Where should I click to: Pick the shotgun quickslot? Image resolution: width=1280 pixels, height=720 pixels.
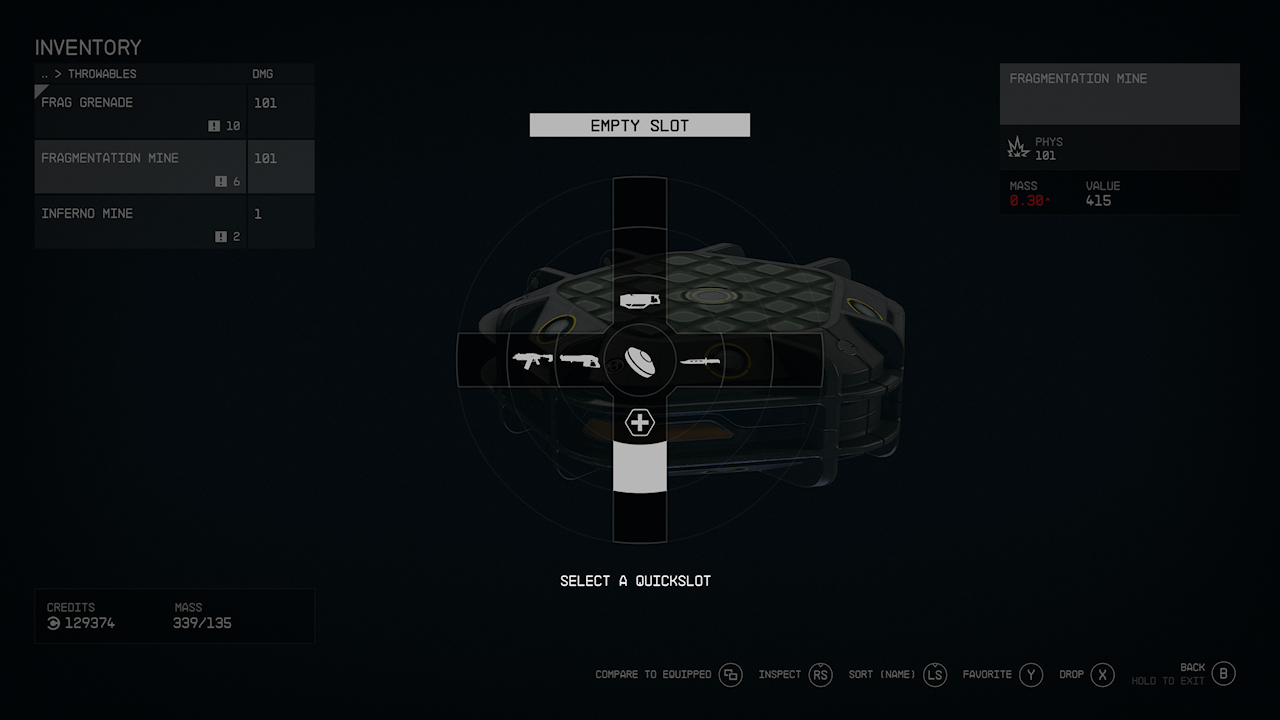(x=580, y=360)
